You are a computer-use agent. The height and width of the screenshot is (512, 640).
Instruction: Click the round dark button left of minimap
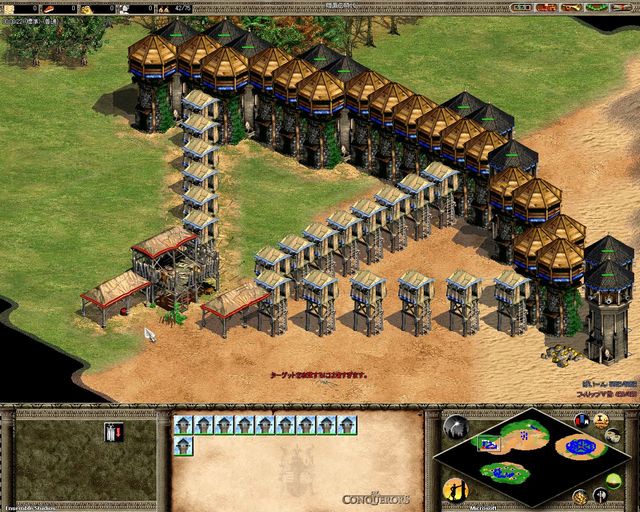coord(455,427)
